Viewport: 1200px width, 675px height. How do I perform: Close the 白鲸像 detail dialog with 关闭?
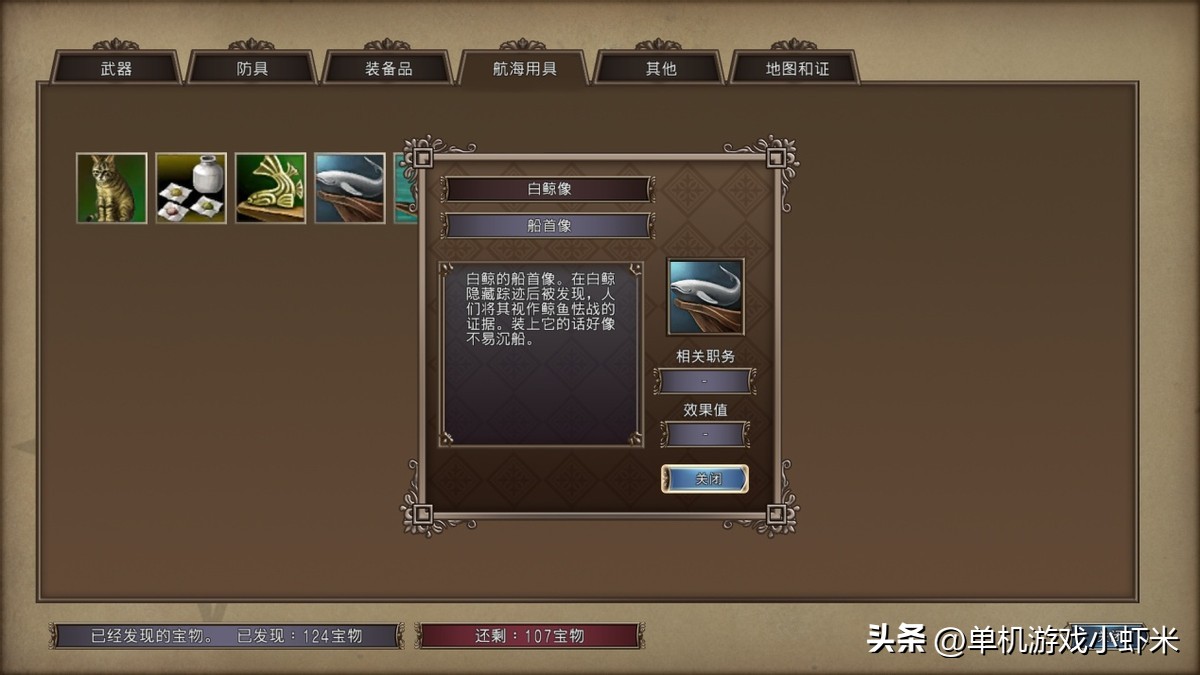pos(705,479)
